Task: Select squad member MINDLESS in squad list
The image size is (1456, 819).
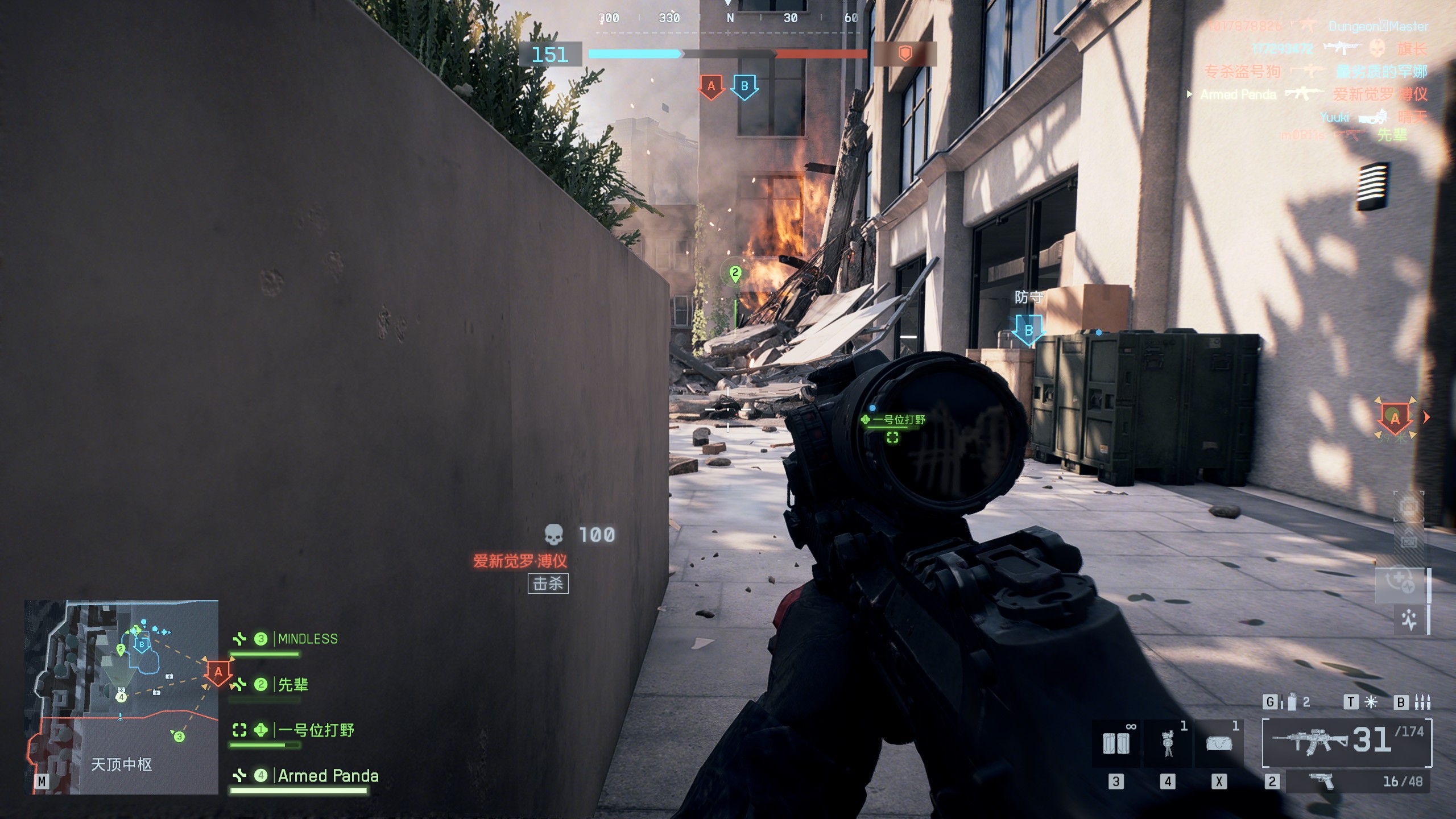Action: pos(307,639)
